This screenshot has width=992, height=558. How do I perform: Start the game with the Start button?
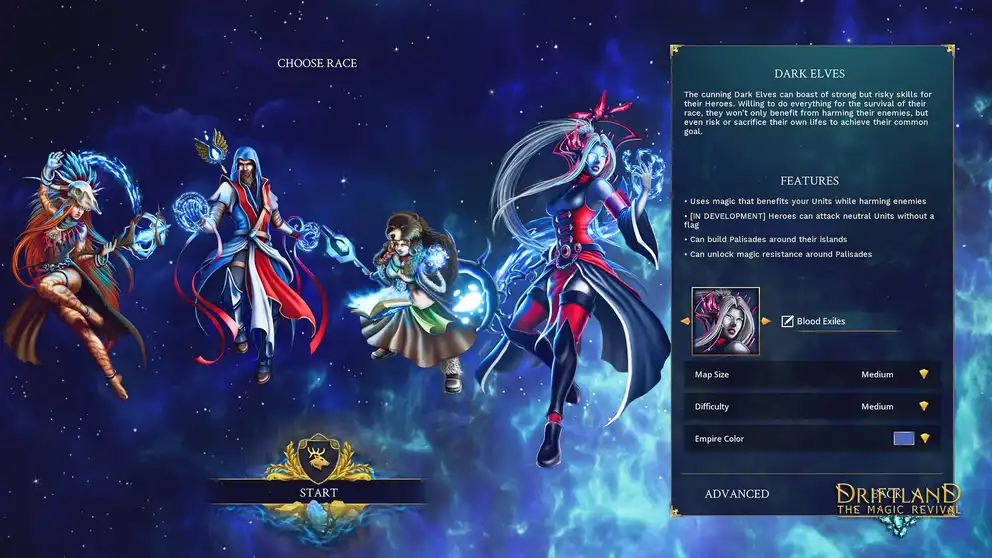[x=318, y=492]
